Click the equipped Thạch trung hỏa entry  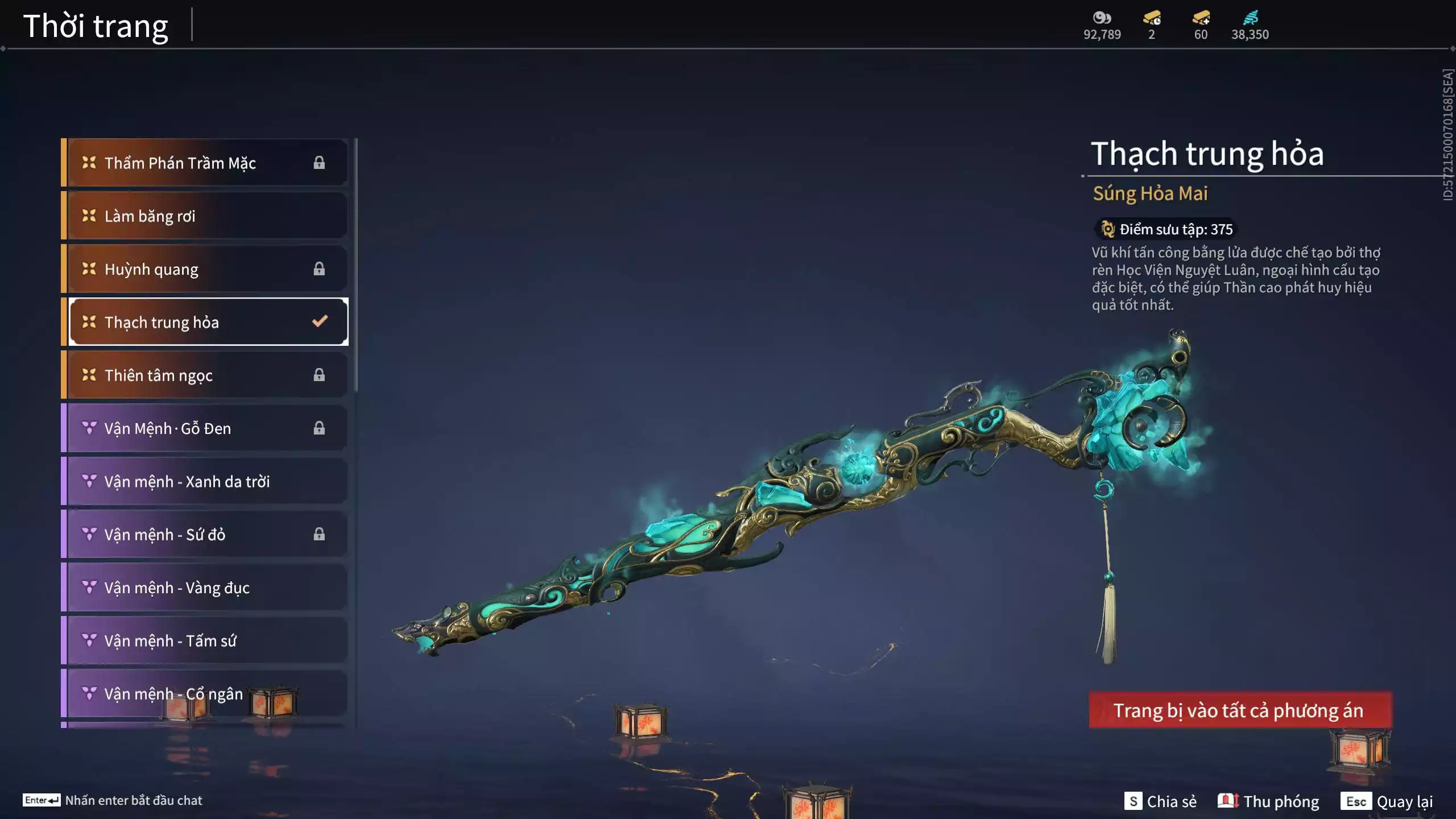pos(208,322)
